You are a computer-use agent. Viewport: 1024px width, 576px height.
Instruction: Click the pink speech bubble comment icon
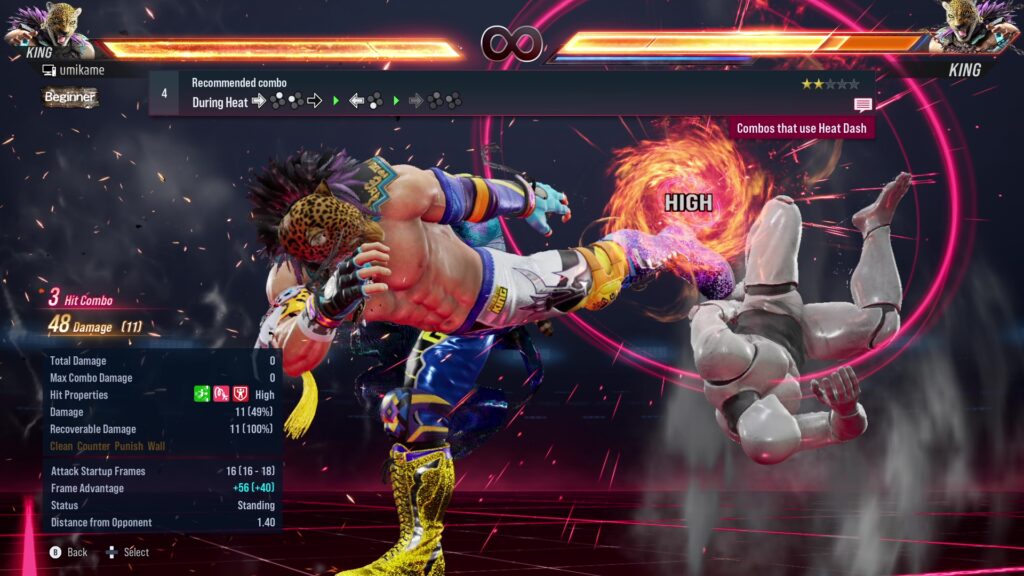(862, 104)
